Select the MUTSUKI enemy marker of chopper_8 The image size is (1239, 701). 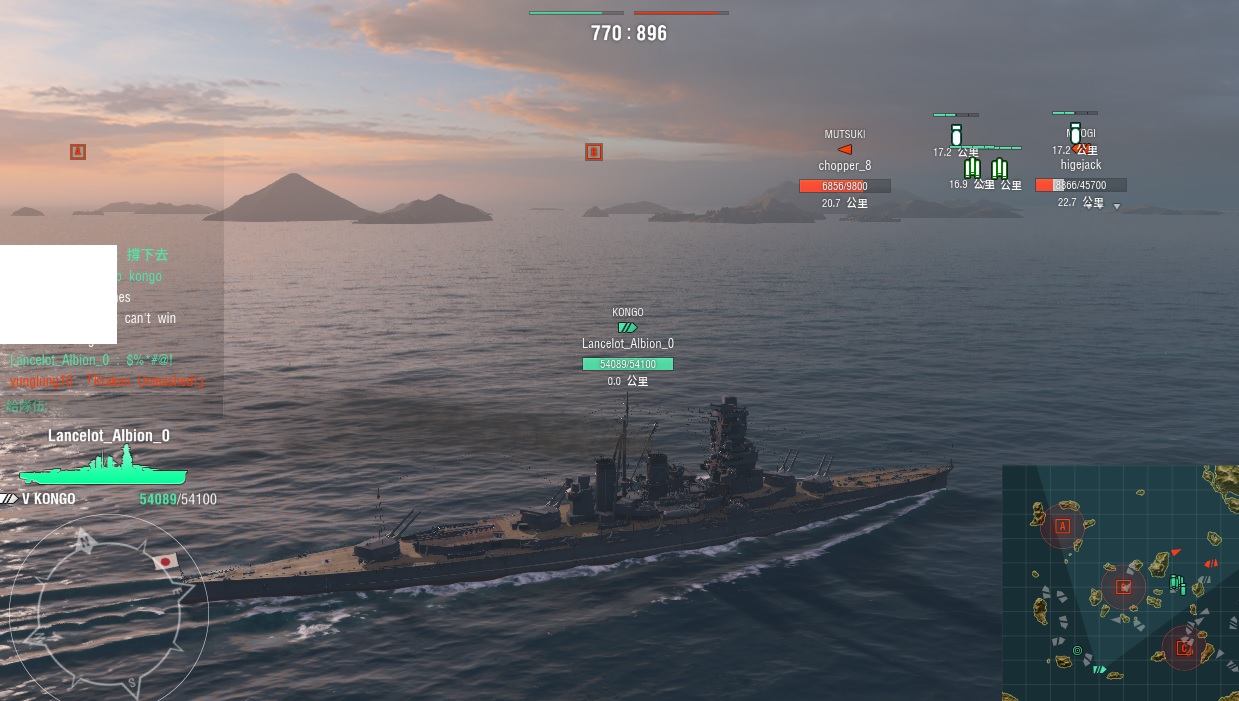pyautogui.click(x=845, y=149)
